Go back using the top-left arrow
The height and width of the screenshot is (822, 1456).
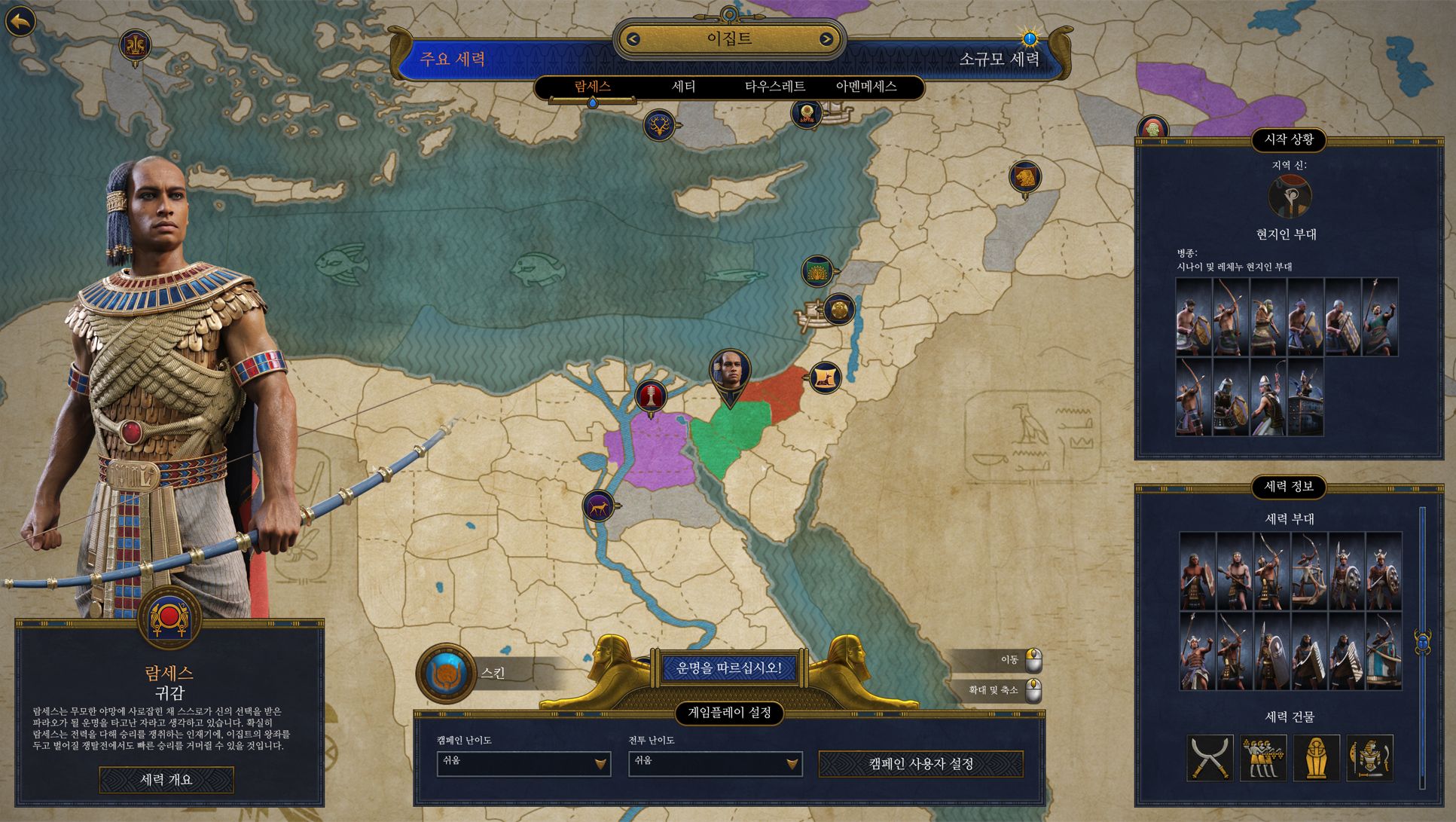(21, 22)
